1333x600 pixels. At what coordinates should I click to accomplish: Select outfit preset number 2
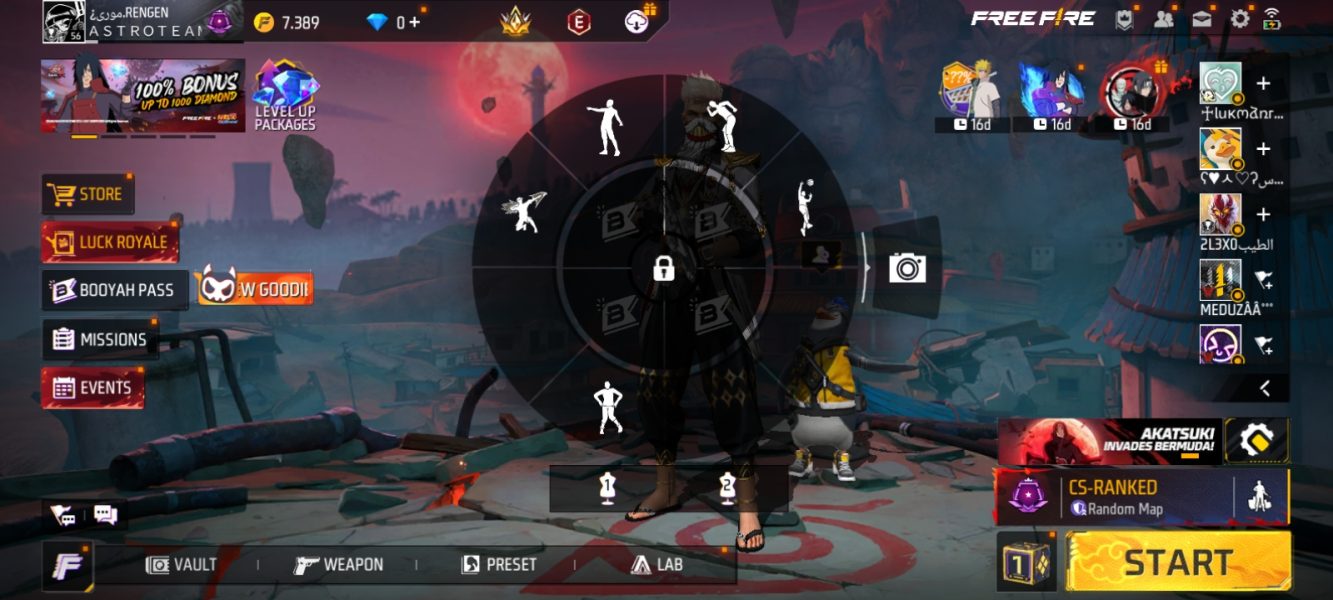tap(727, 487)
